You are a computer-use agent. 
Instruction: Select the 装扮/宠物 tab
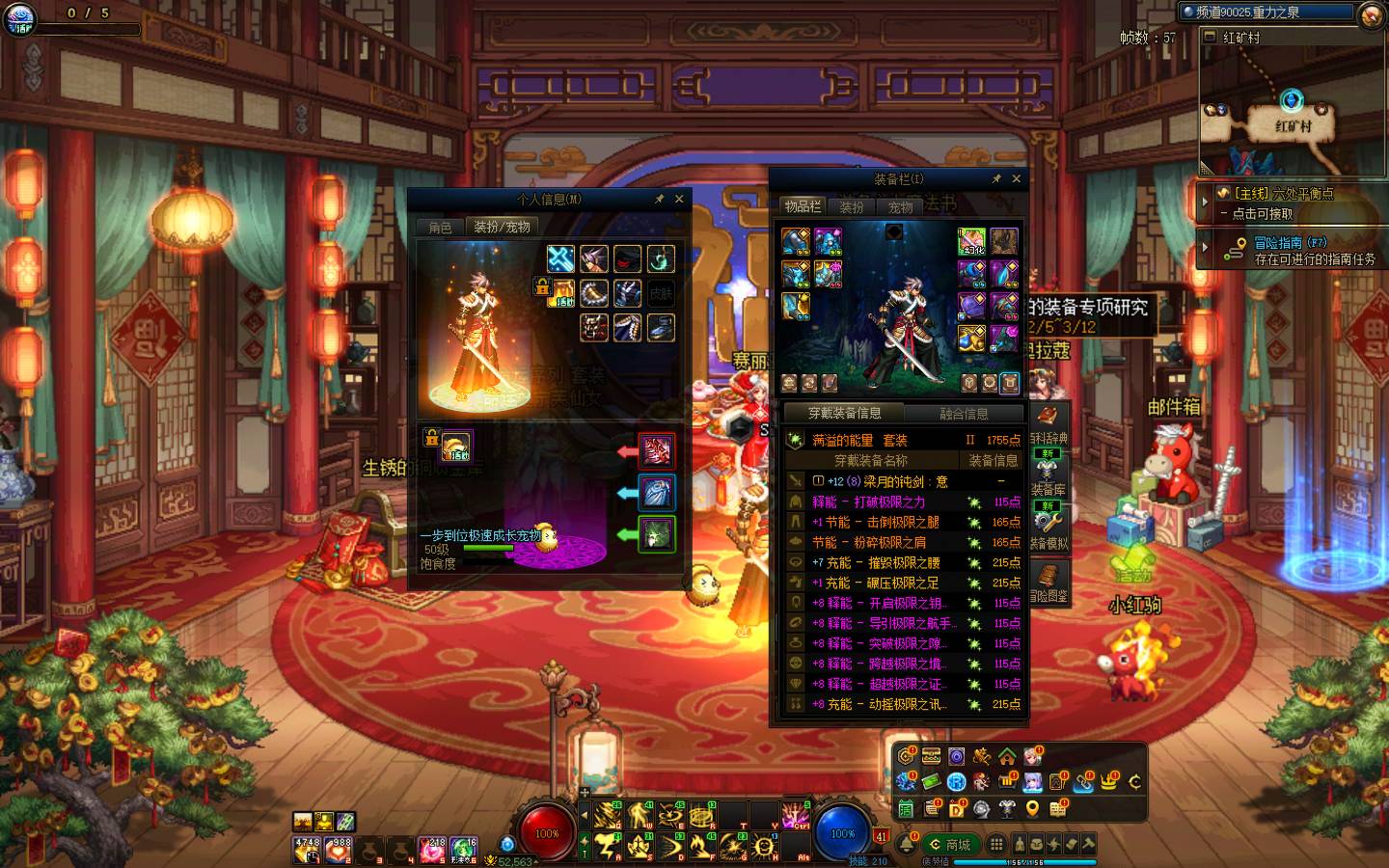coord(502,228)
